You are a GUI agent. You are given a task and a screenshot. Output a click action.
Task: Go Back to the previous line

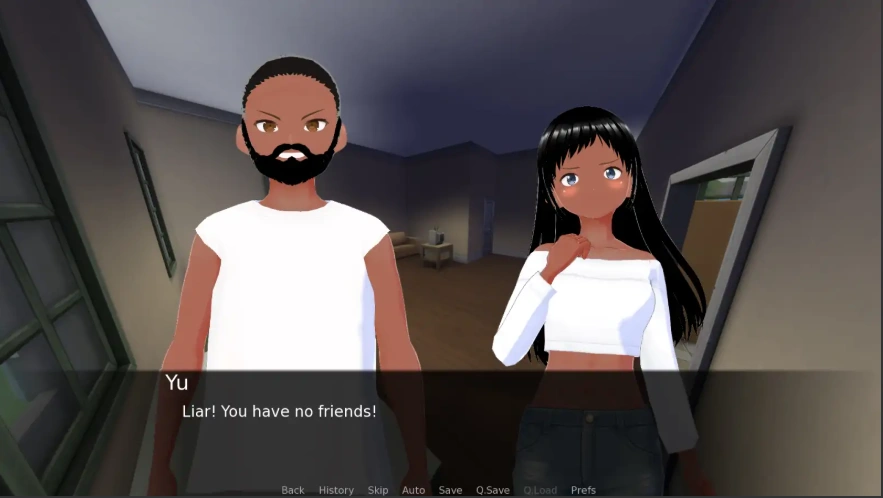point(293,490)
